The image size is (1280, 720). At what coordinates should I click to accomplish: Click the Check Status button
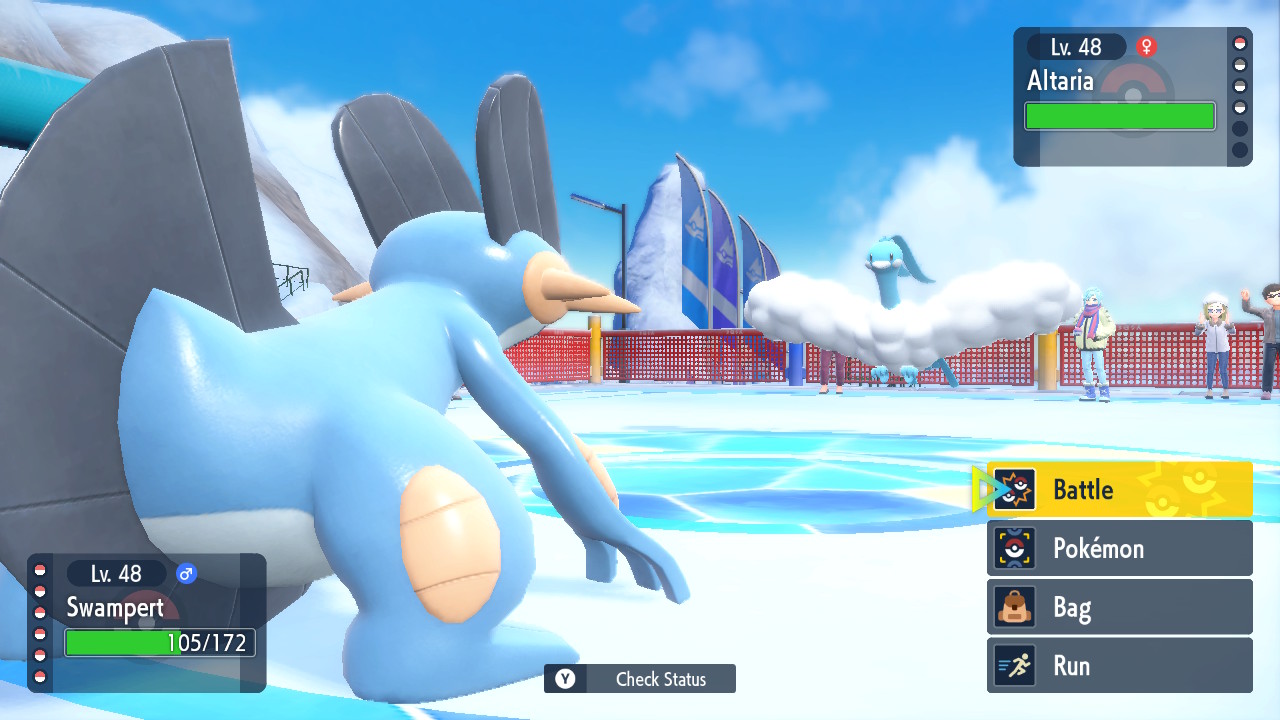coord(640,679)
